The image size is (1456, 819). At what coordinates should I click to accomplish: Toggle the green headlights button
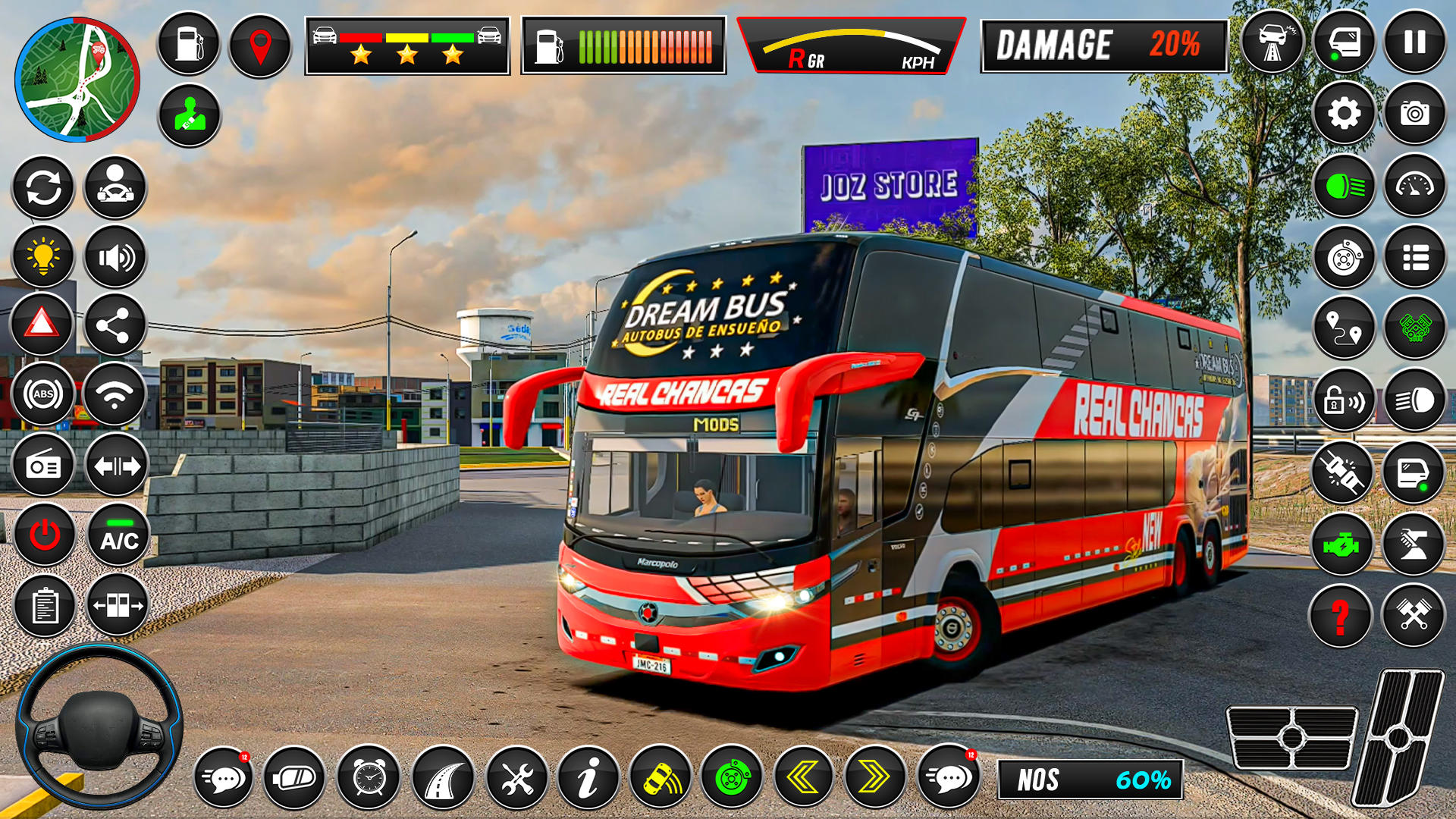[1344, 186]
